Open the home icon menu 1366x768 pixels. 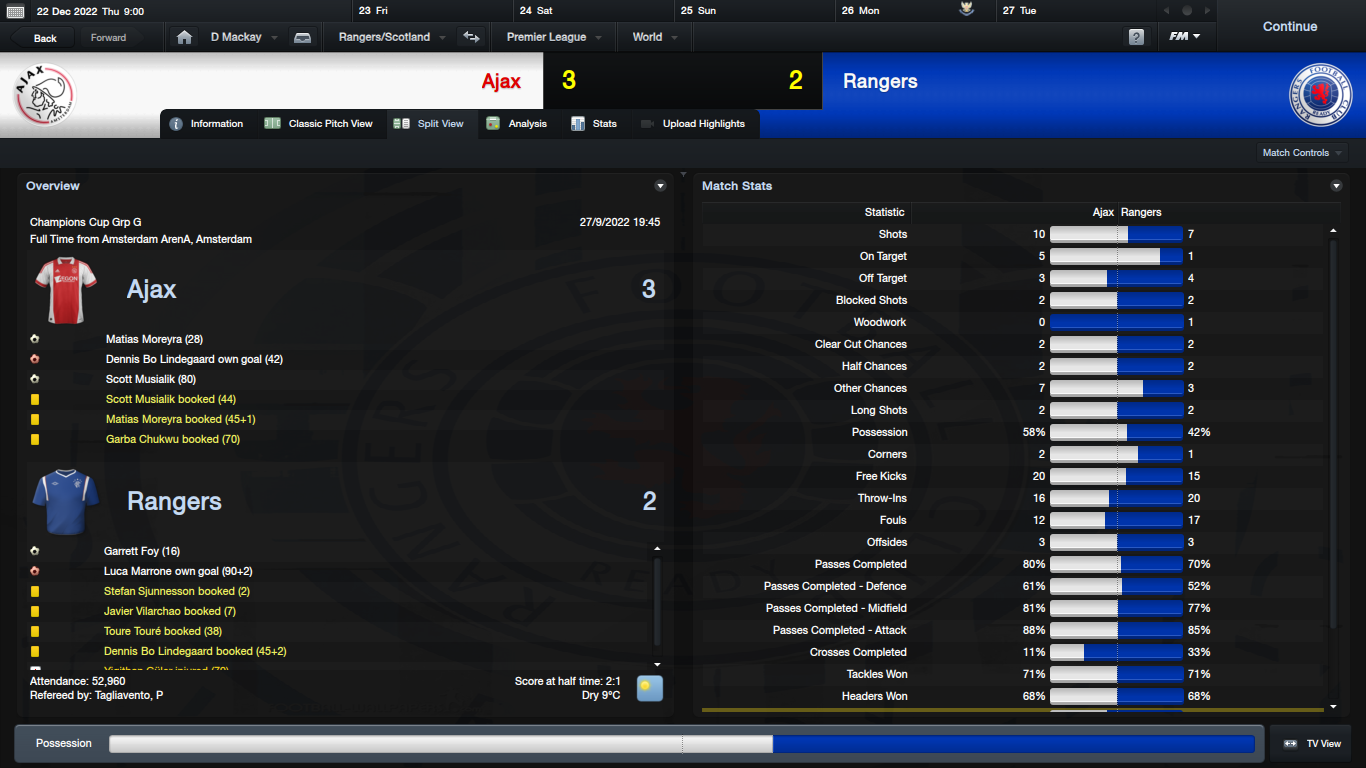pyautogui.click(x=184, y=38)
